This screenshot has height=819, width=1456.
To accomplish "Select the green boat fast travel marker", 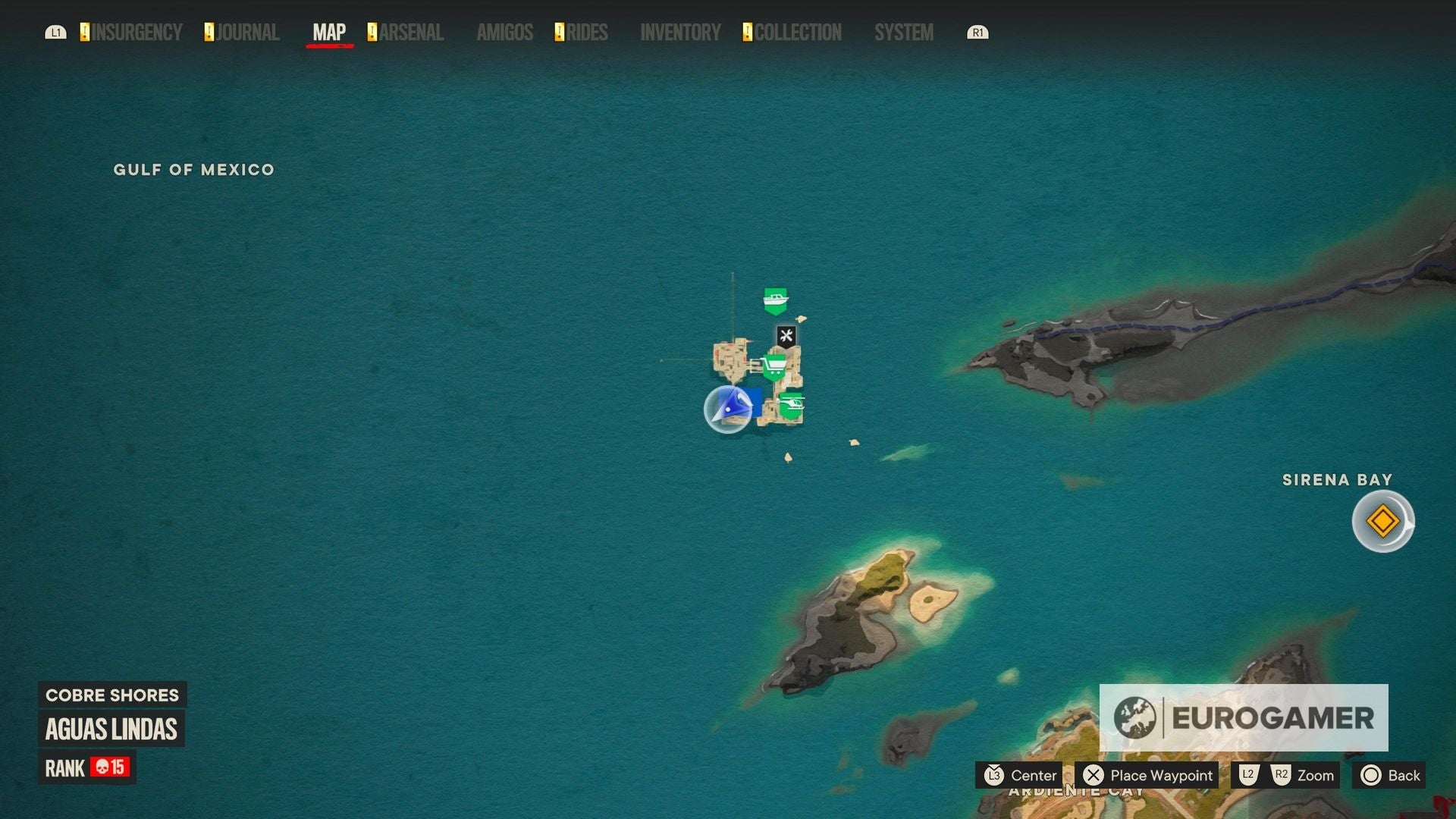I will [x=775, y=300].
